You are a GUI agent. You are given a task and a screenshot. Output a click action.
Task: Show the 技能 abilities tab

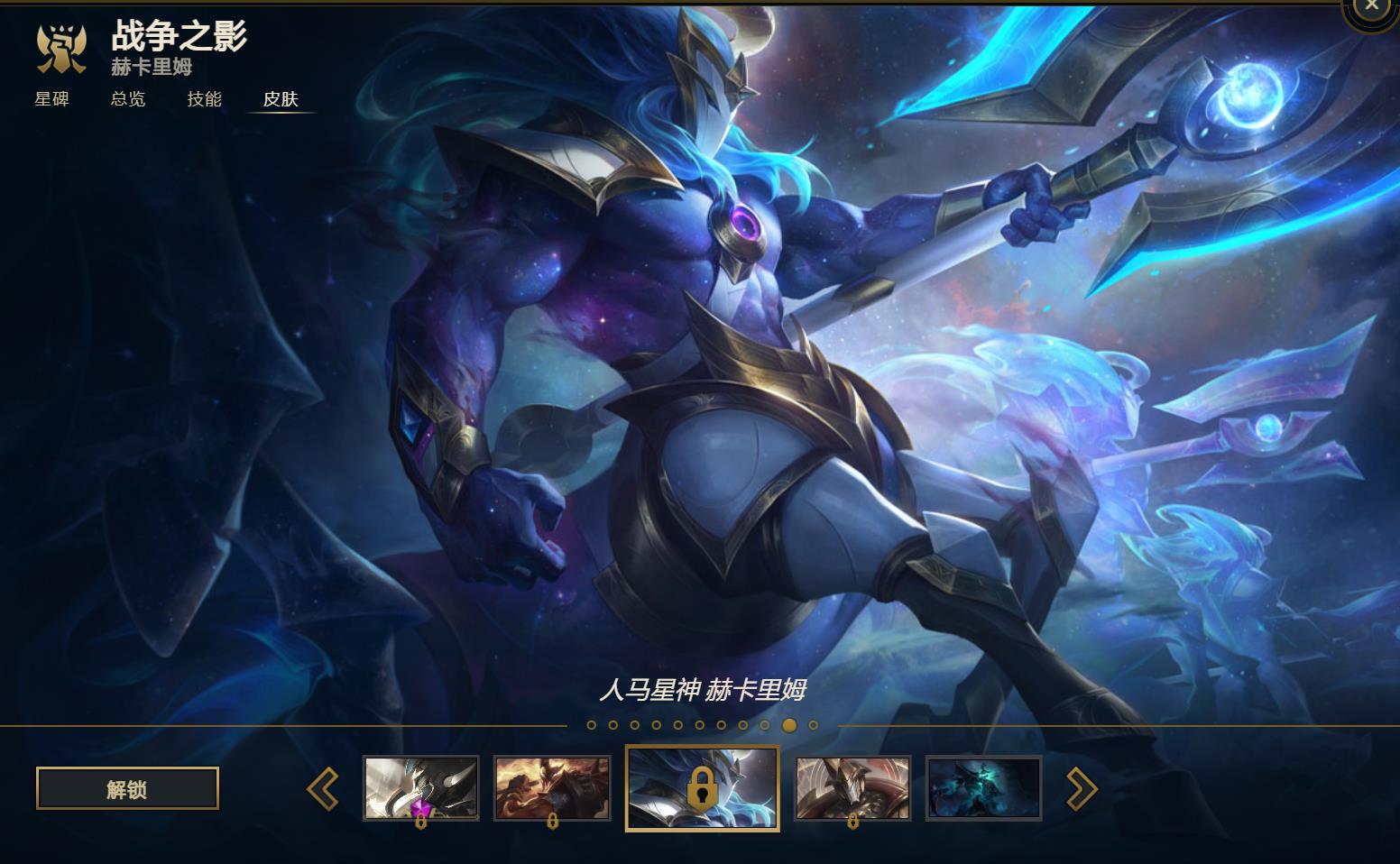pos(204,99)
